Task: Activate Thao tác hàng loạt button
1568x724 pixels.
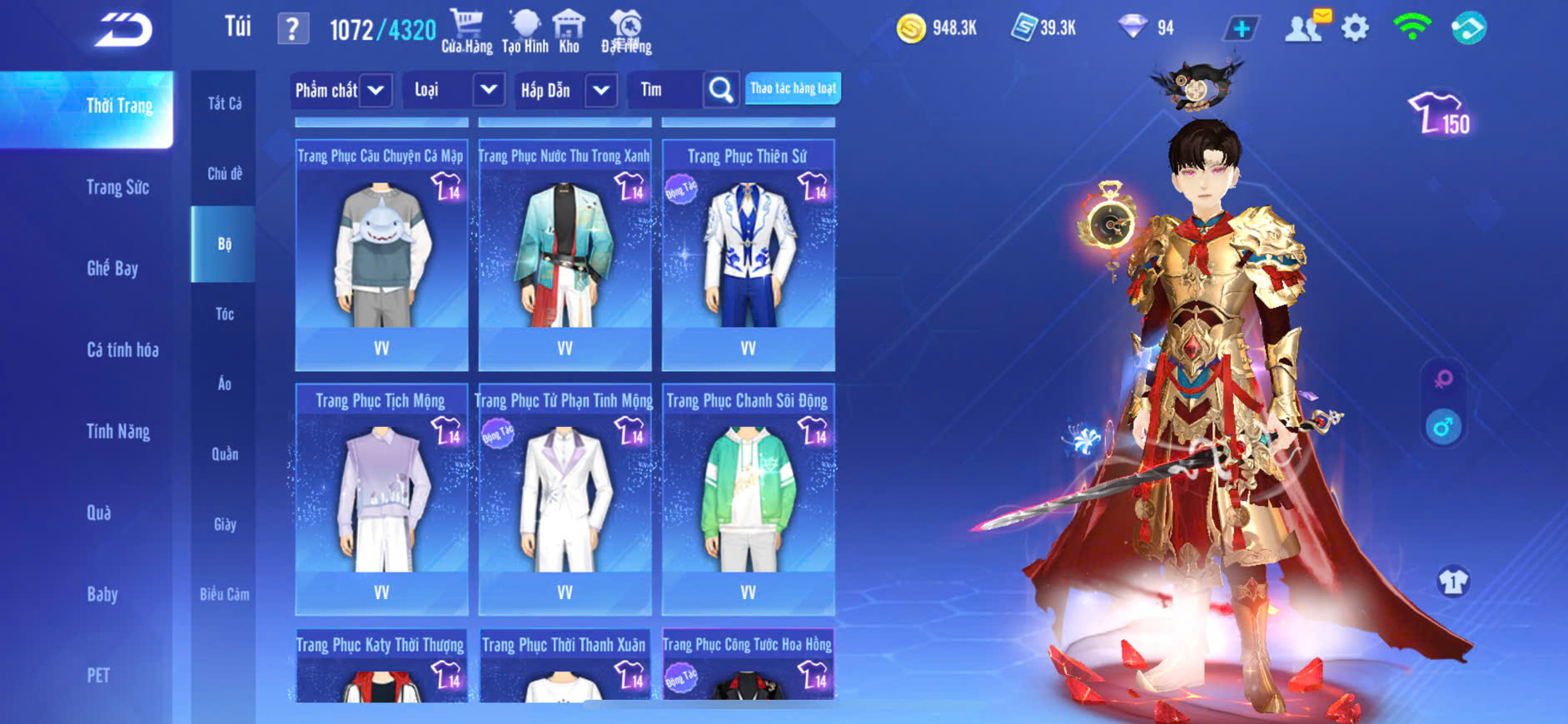Action: tap(793, 88)
